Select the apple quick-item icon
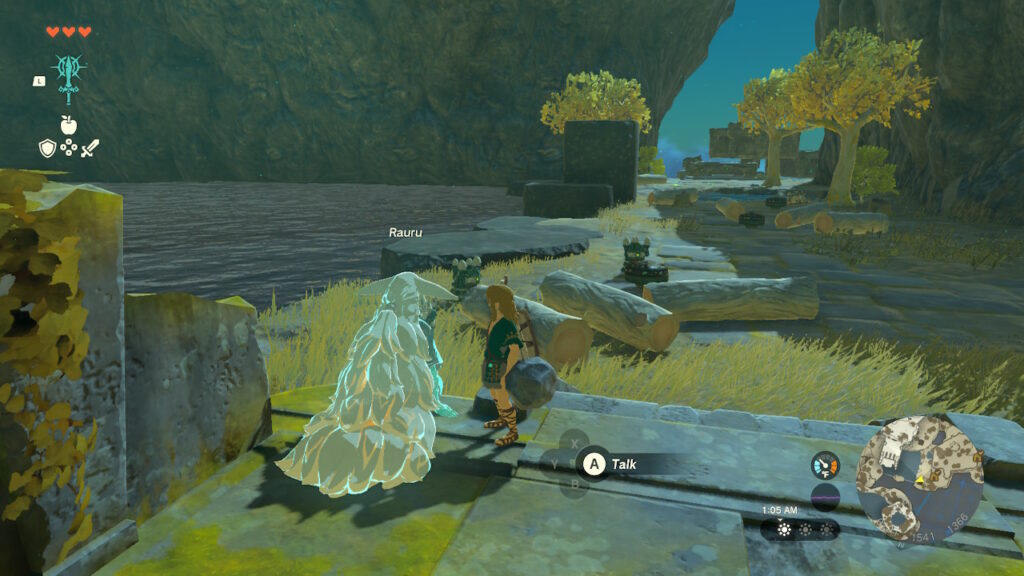 pos(69,125)
